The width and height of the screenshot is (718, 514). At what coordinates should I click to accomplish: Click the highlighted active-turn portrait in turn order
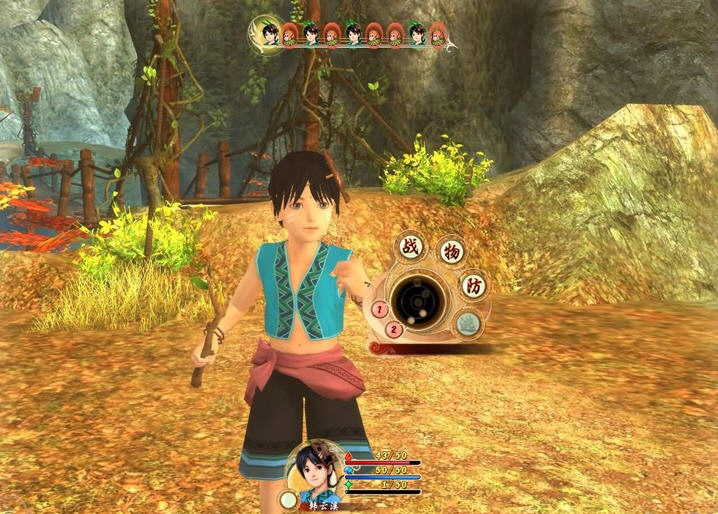click(268, 33)
